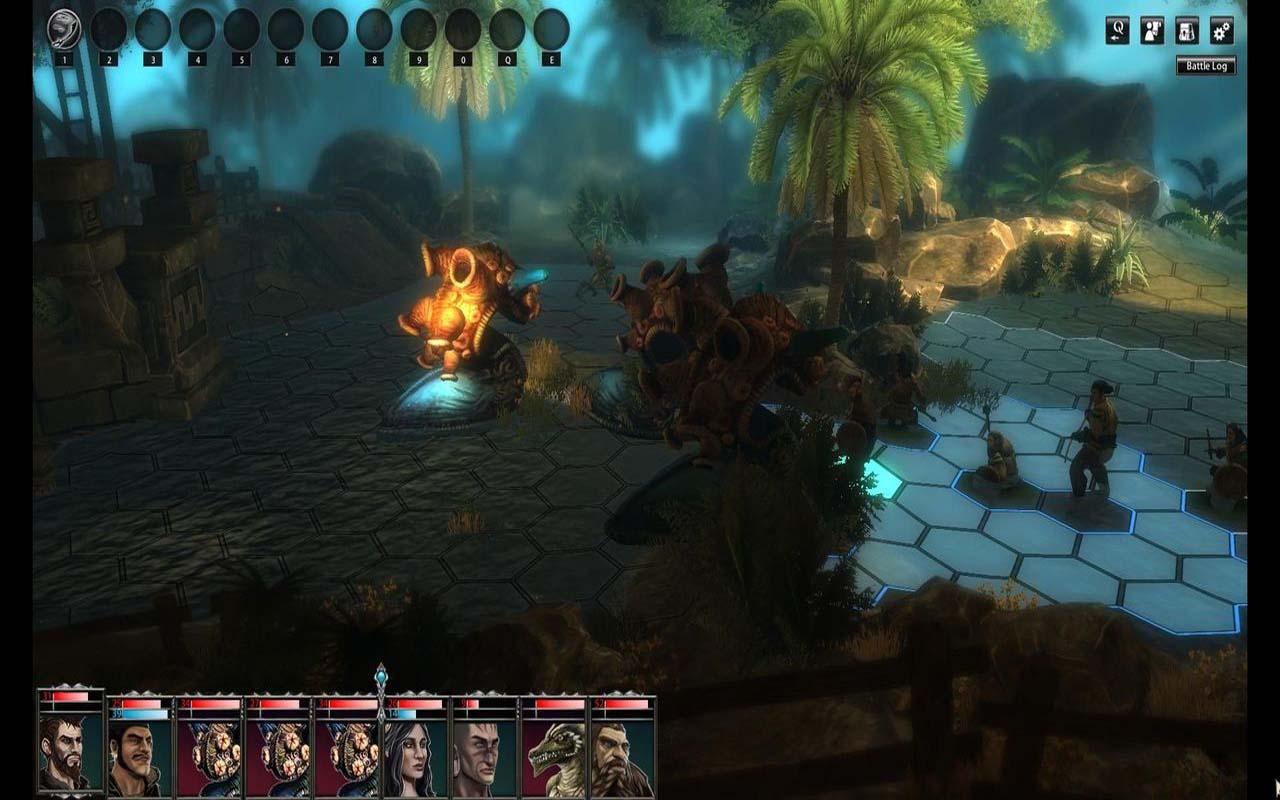Open the settings gears menu
Screen dimensions: 1280x800
[x=1221, y=30]
